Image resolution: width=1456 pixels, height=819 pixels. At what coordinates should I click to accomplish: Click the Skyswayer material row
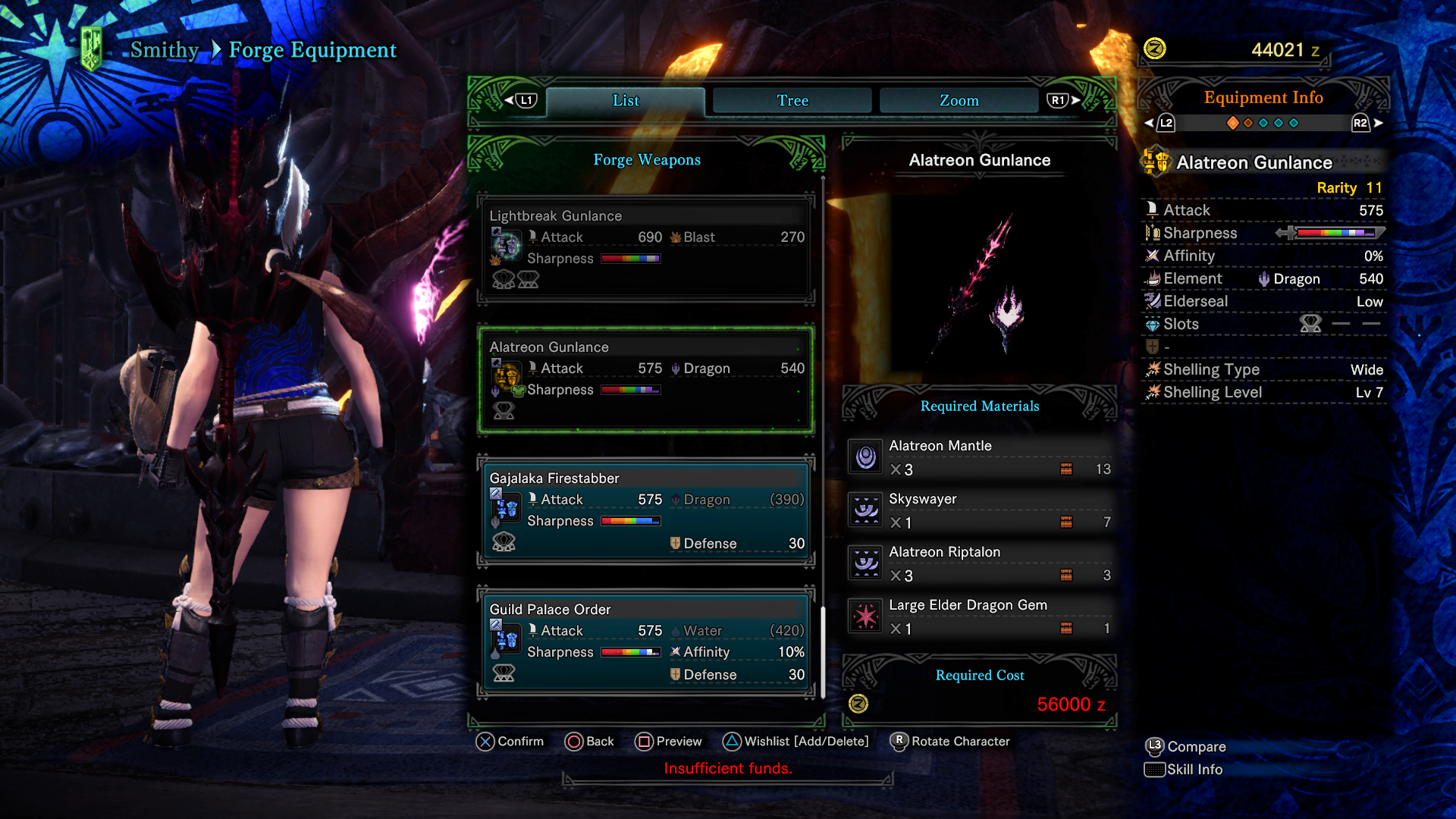point(980,510)
